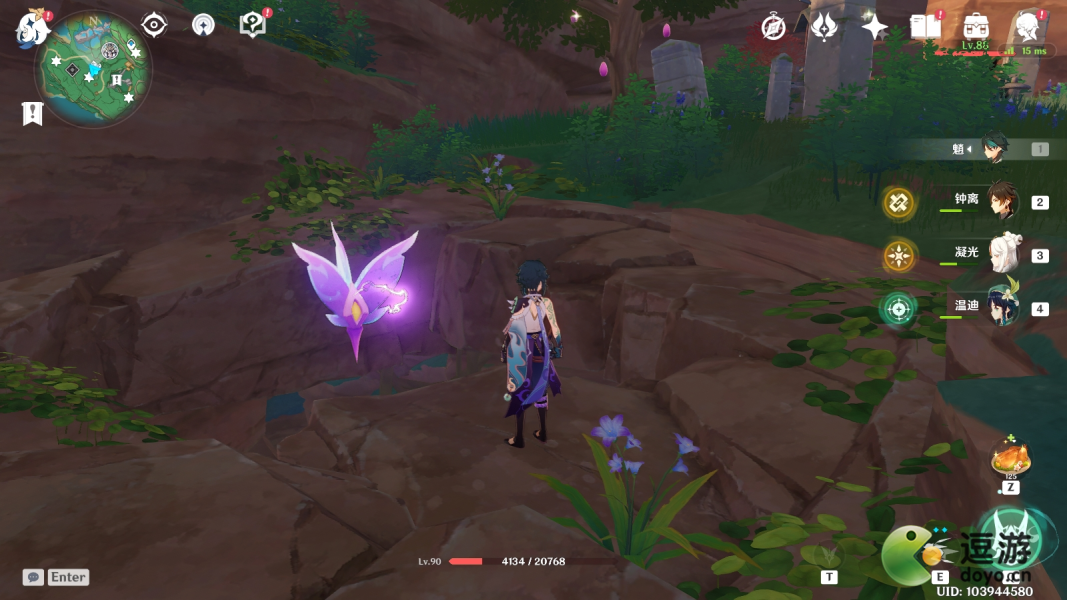Open the circular minimap
This screenshot has height=600, width=1067.
pyautogui.click(x=93, y=69)
